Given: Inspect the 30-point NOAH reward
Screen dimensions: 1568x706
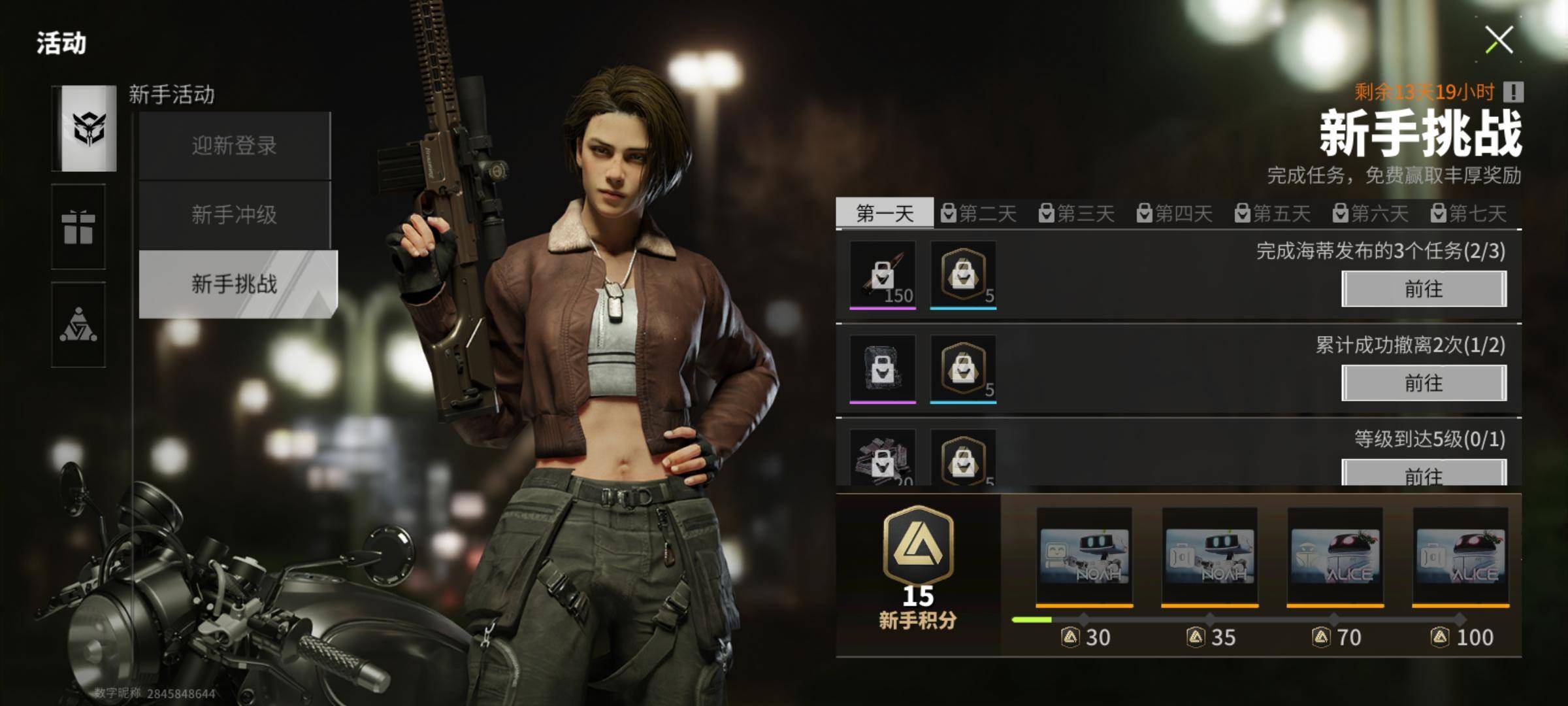Looking at the screenshot, I should tap(1085, 557).
